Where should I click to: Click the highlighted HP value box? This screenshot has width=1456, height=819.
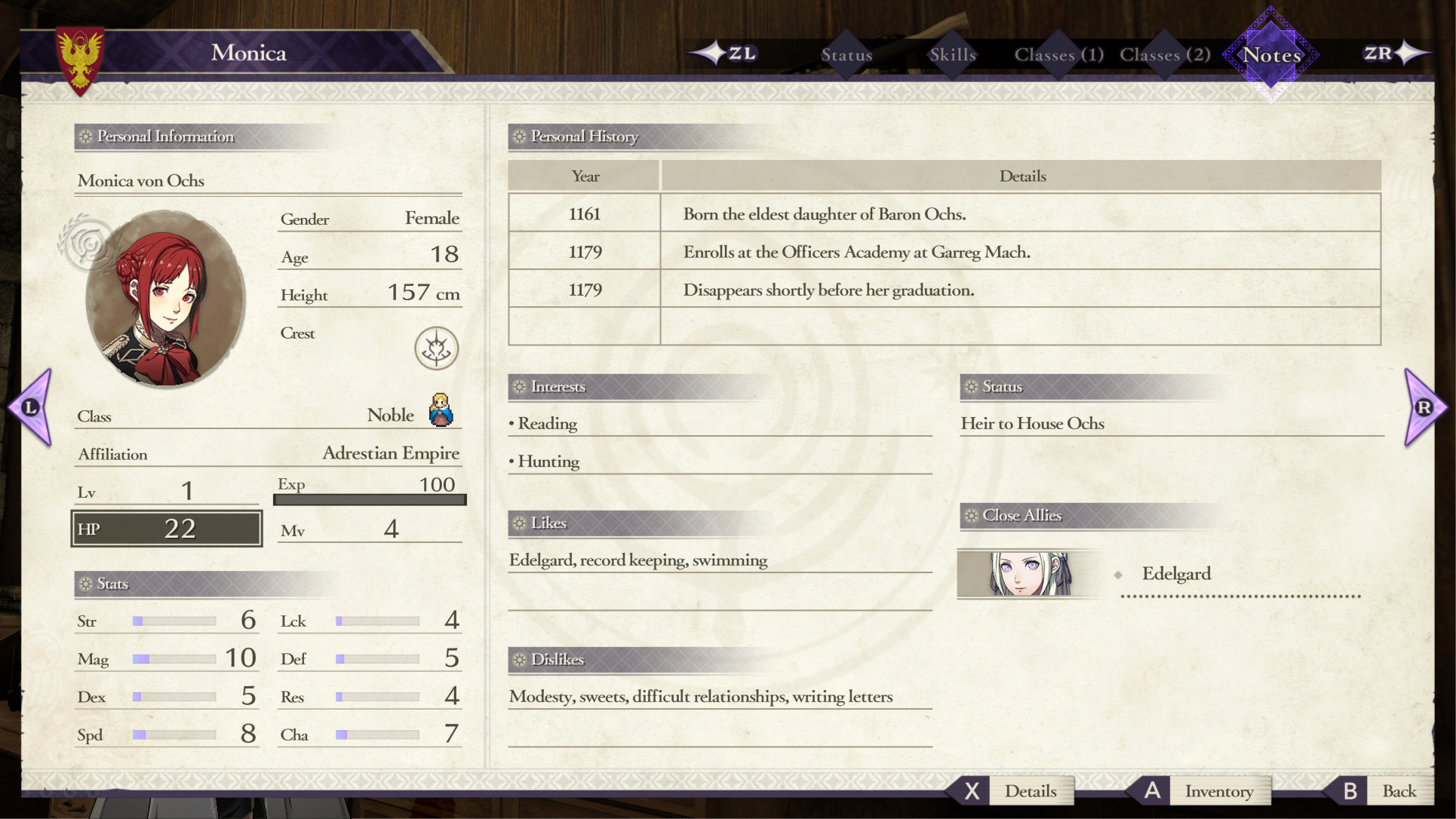click(166, 528)
